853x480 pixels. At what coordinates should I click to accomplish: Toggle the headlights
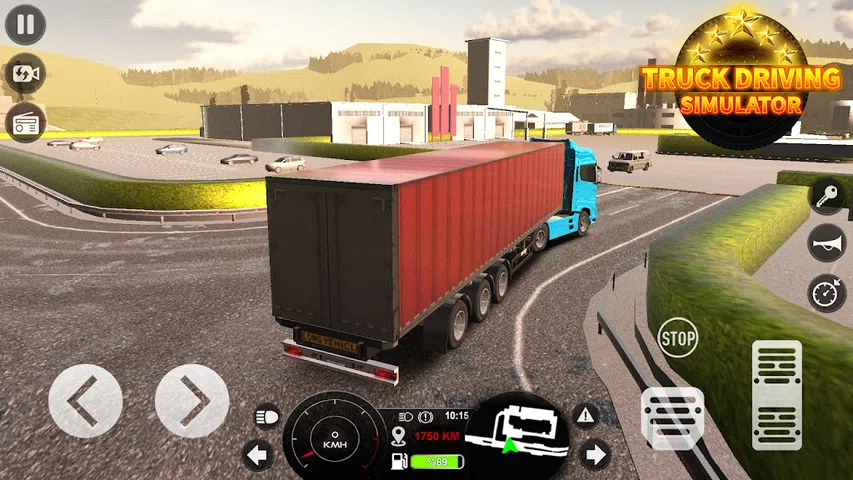(x=268, y=415)
